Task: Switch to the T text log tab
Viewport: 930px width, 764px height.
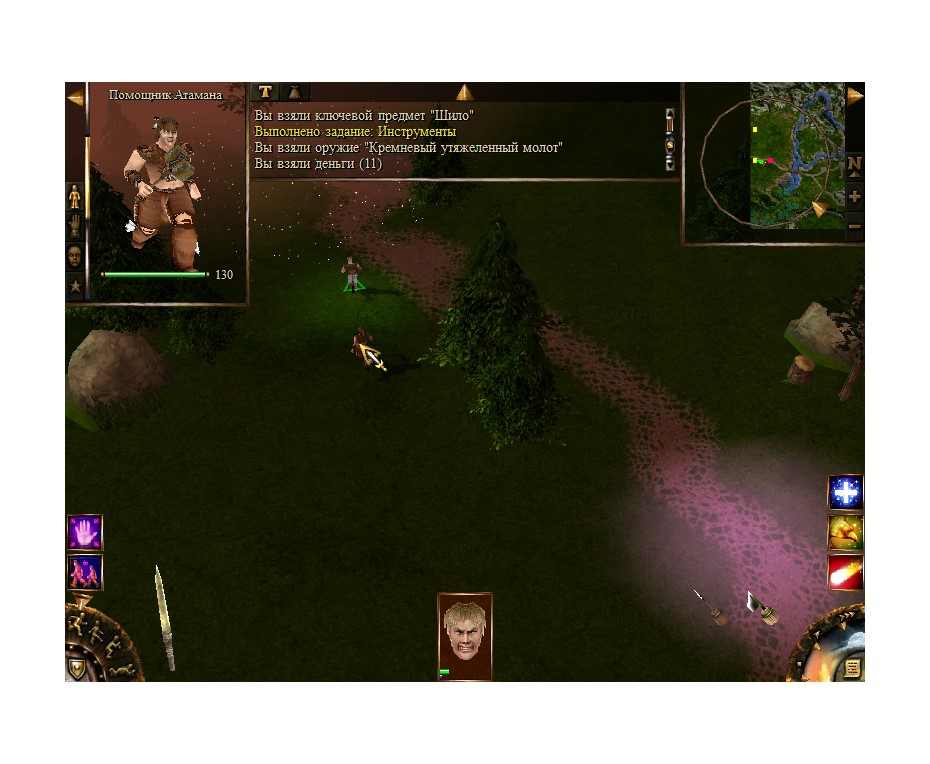Action: pos(265,92)
